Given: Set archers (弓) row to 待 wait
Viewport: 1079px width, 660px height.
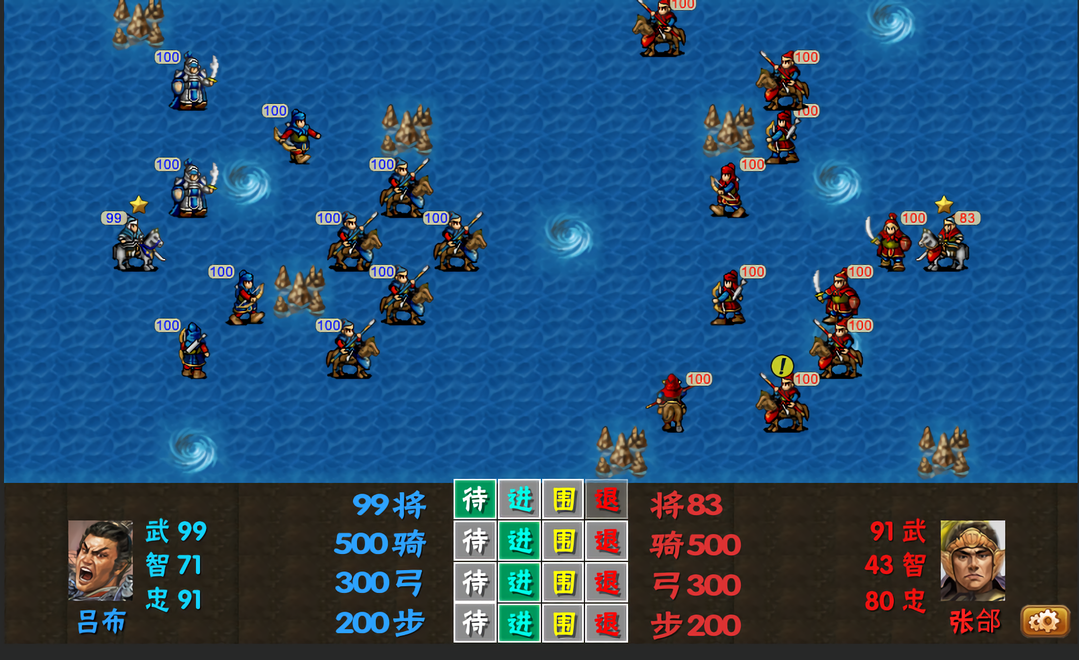Looking at the screenshot, I should point(475,582).
